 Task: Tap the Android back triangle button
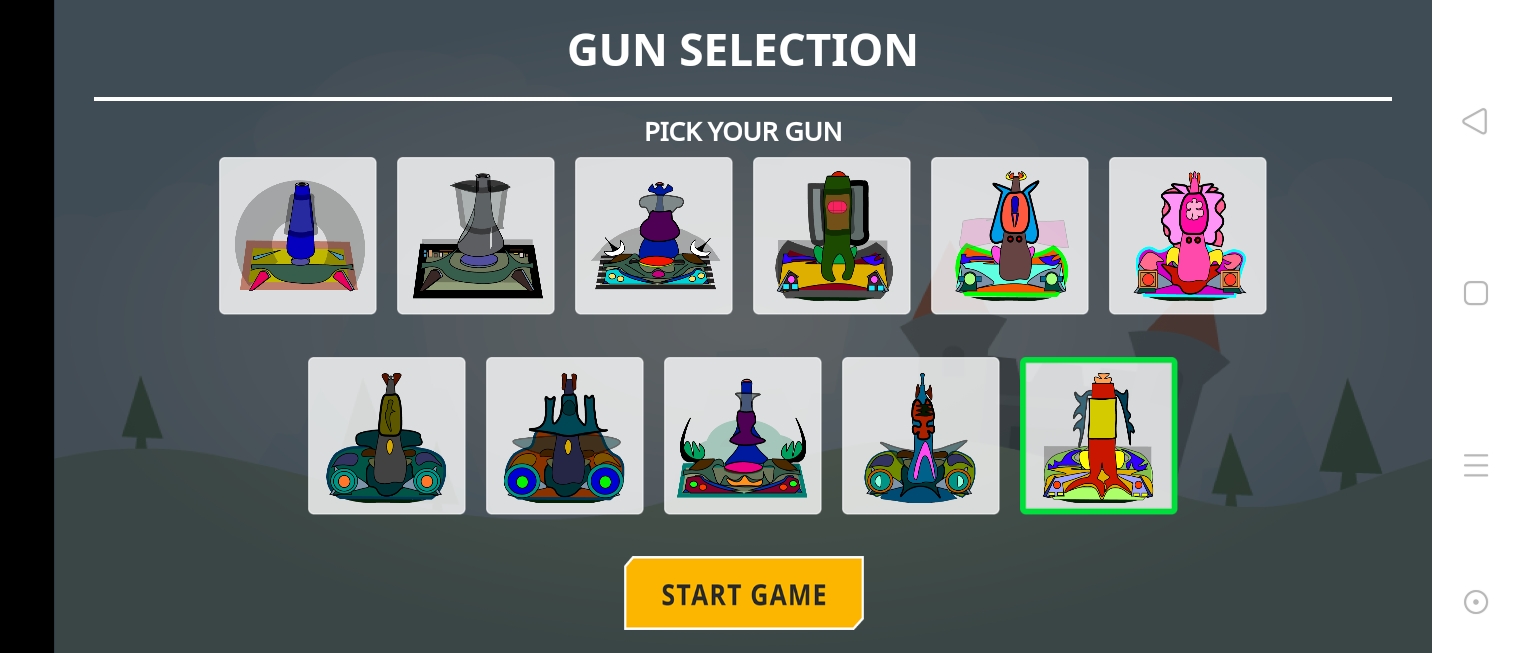[x=1475, y=122]
